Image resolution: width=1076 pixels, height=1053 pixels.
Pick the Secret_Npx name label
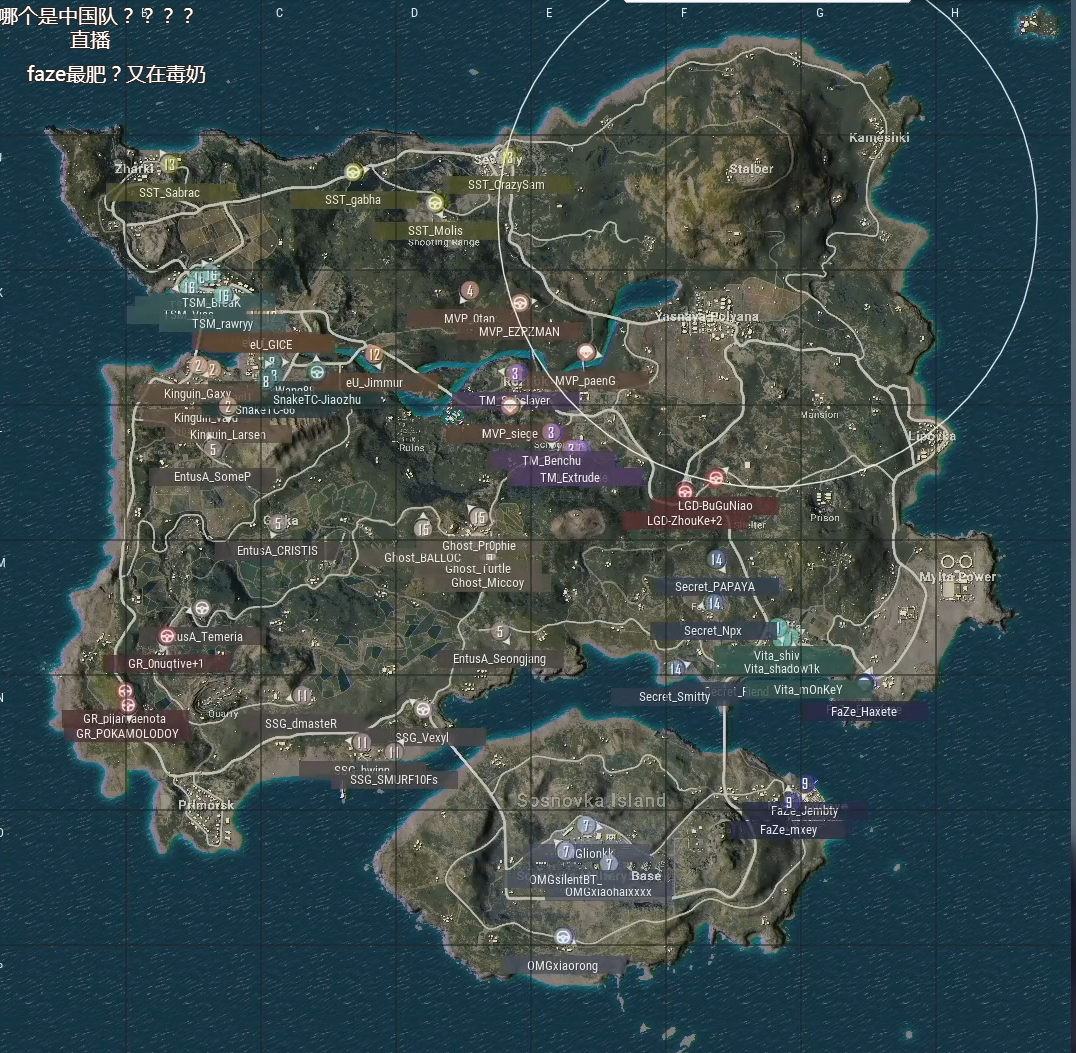coord(713,631)
